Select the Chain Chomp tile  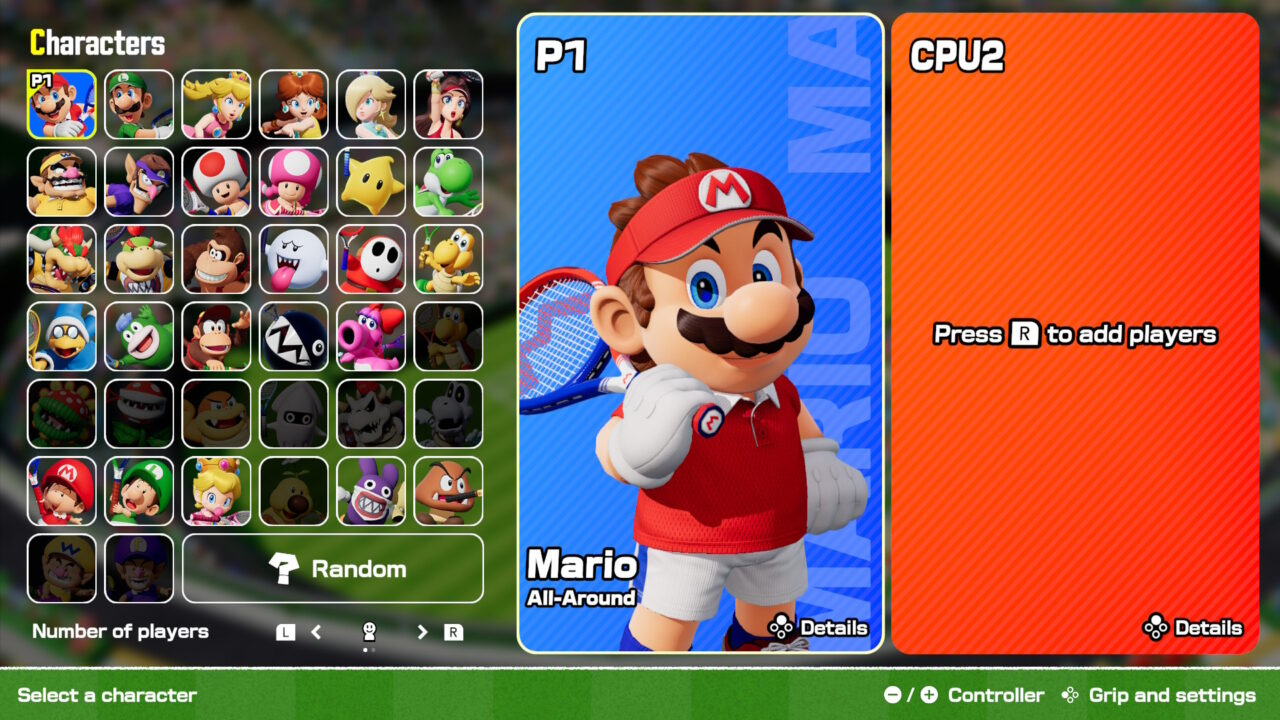pyautogui.click(x=294, y=336)
